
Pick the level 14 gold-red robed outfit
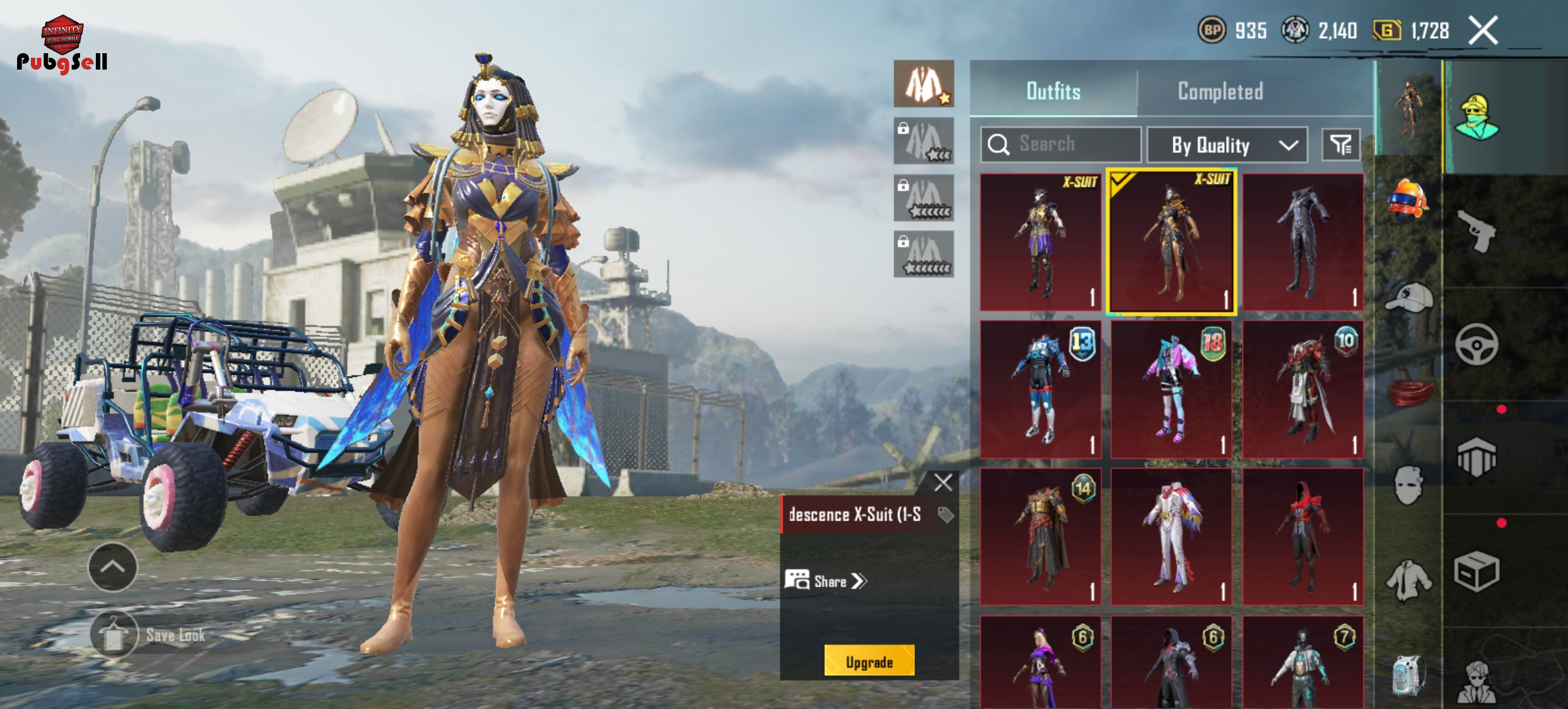tap(1040, 536)
